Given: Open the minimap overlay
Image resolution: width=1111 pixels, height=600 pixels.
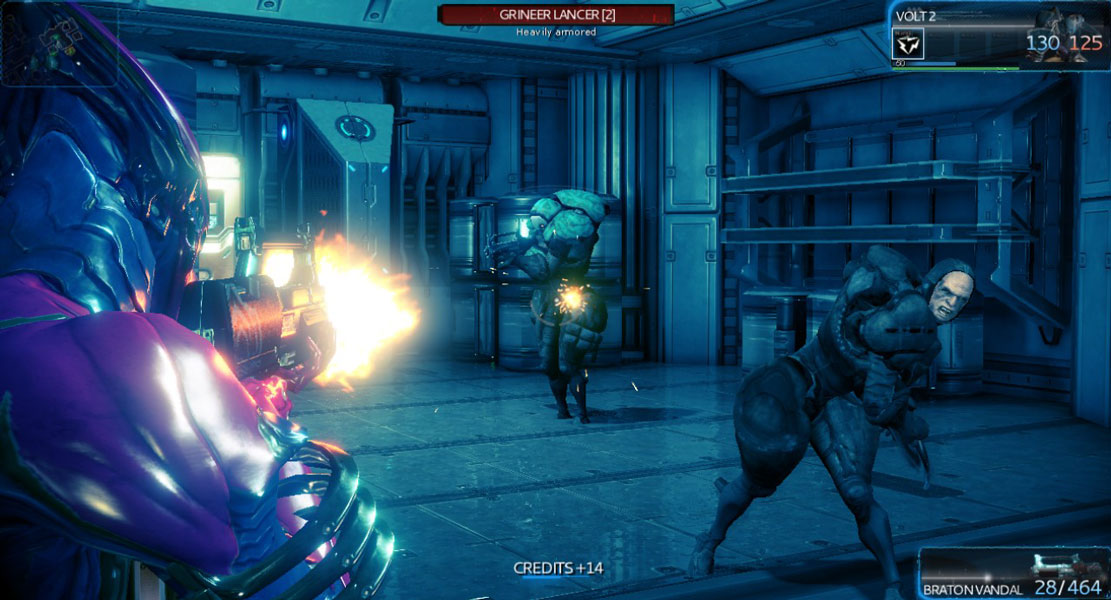Looking at the screenshot, I should [58, 44].
